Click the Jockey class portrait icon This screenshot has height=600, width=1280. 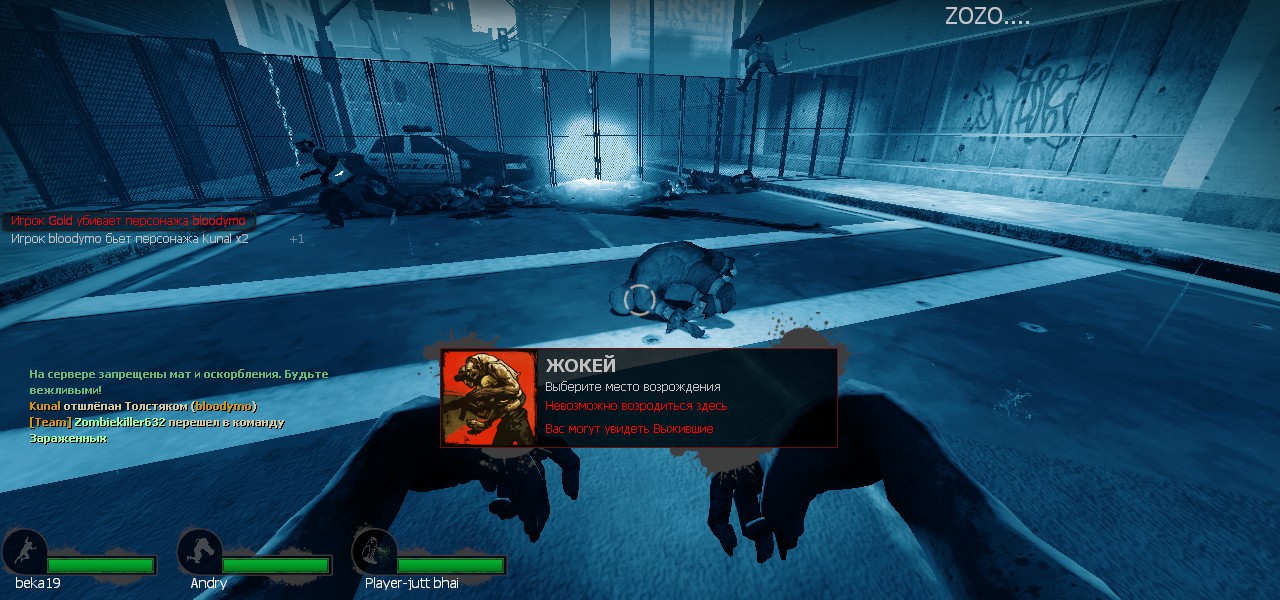[x=489, y=397]
